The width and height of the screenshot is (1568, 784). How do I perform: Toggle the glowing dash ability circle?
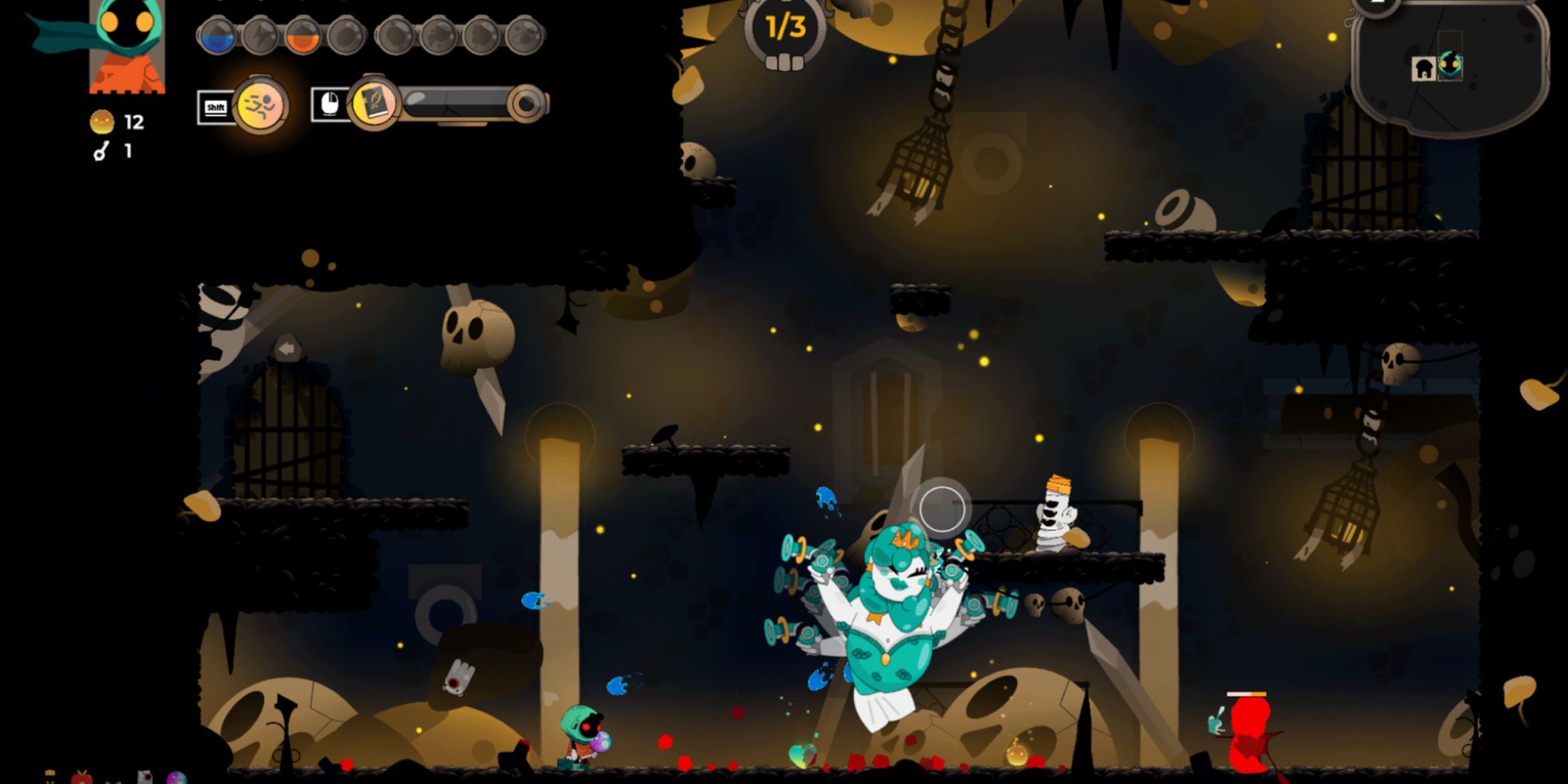coord(261,105)
